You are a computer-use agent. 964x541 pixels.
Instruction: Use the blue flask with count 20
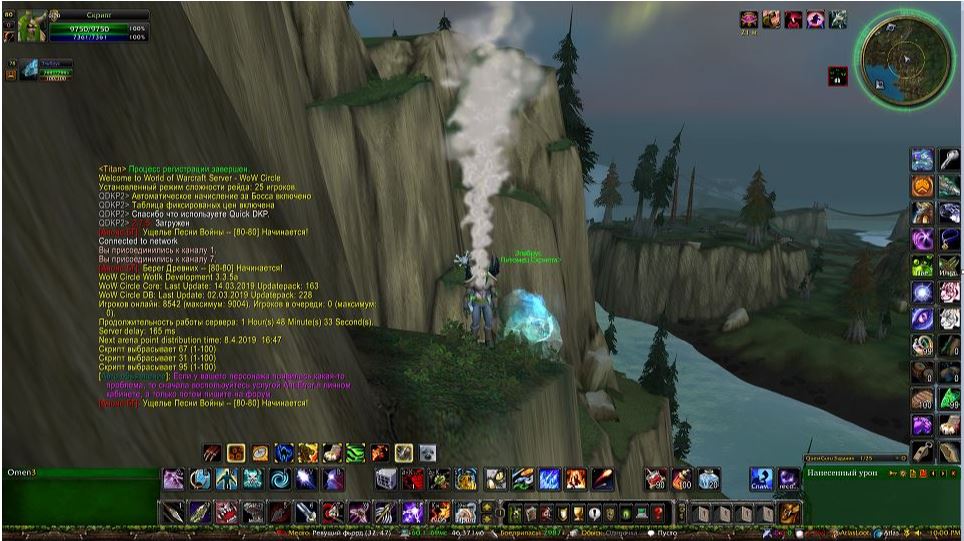point(708,479)
